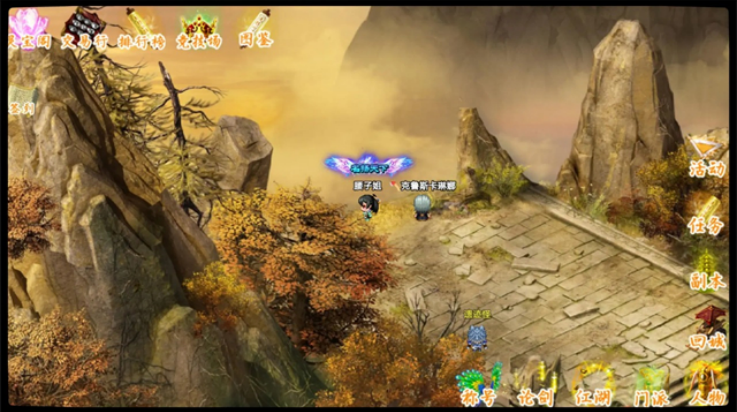This screenshot has height=412, width=737.
Task: Select the 论剑 sword duel icon
Action: [x=535, y=385]
